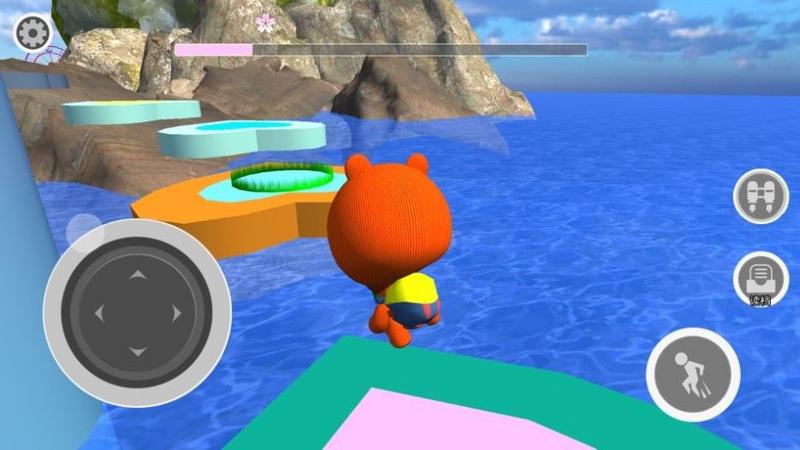Tap the running figure action button
This screenshot has height=450, width=800.
click(x=692, y=375)
